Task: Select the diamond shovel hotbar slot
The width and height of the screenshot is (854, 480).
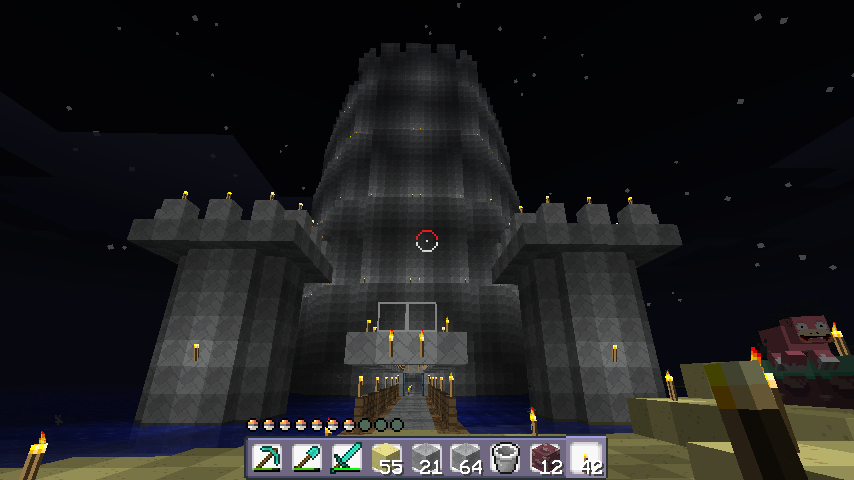Action: [x=307, y=458]
